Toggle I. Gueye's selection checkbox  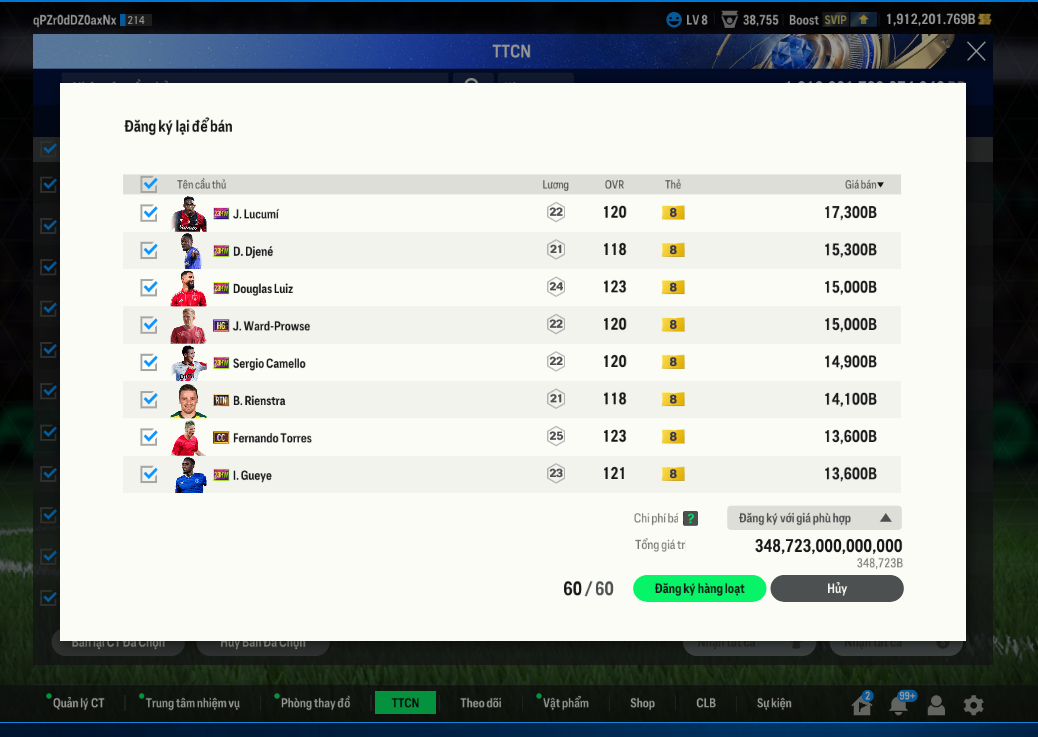(149, 474)
